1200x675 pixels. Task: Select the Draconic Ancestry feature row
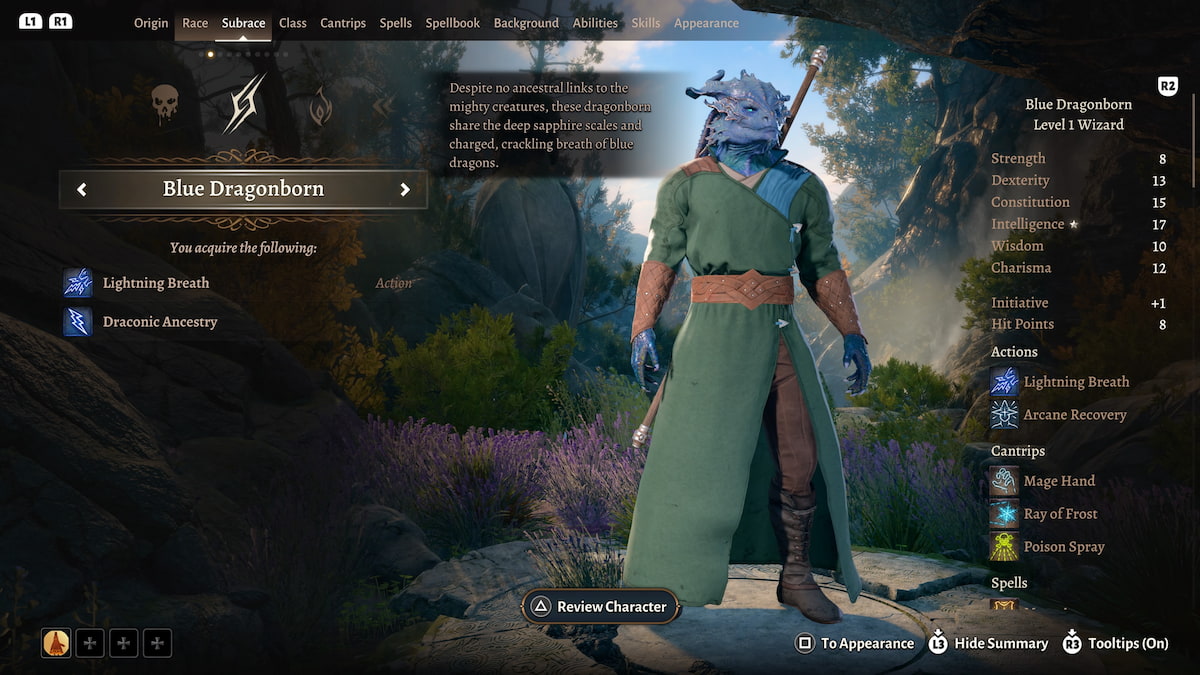[x=159, y=322]
